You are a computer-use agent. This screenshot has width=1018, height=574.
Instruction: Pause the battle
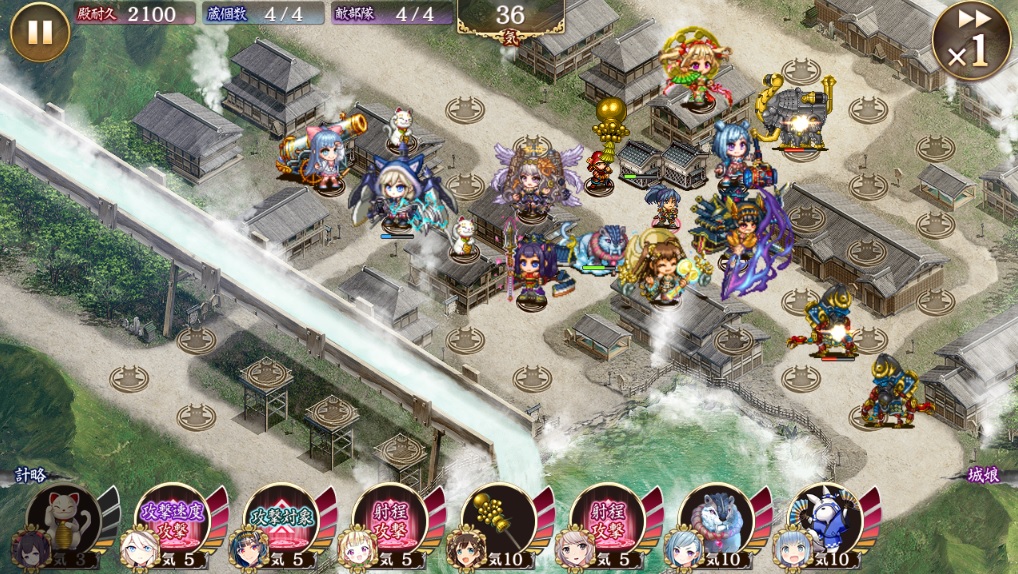[x=39, y=32]
